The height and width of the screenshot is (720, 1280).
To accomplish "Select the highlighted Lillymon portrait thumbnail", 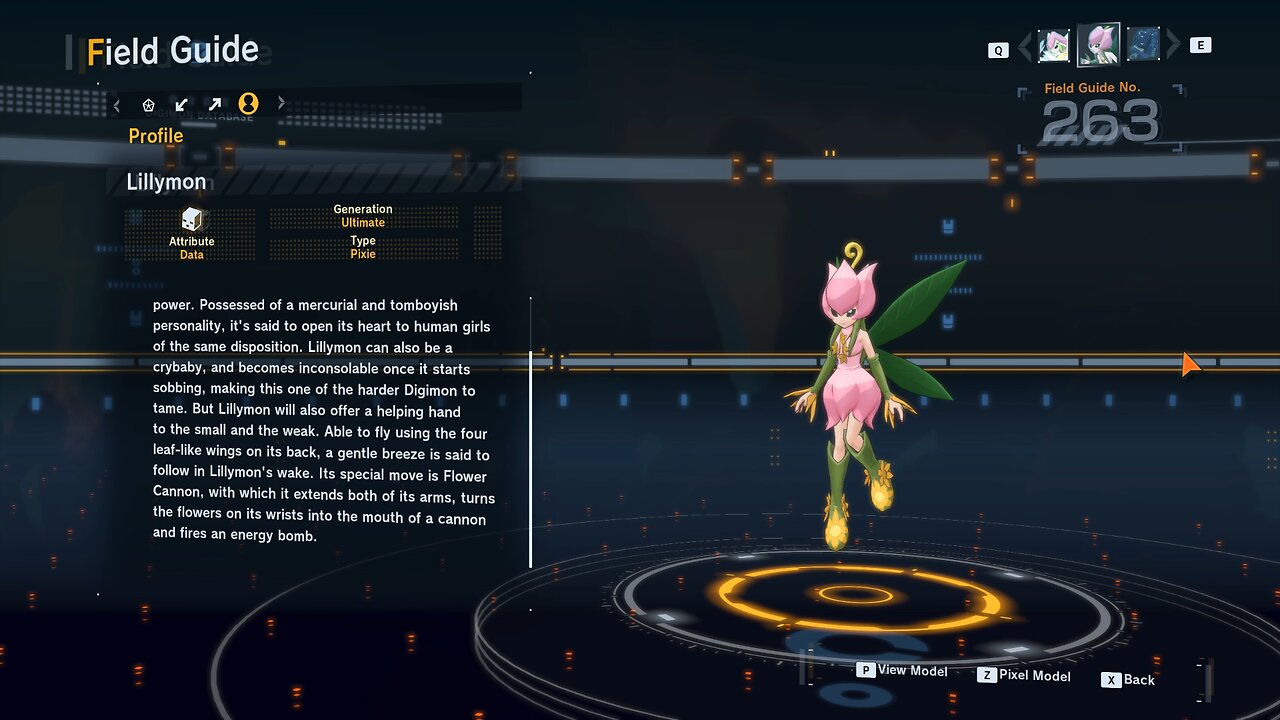I will (x=1098, y=45).
